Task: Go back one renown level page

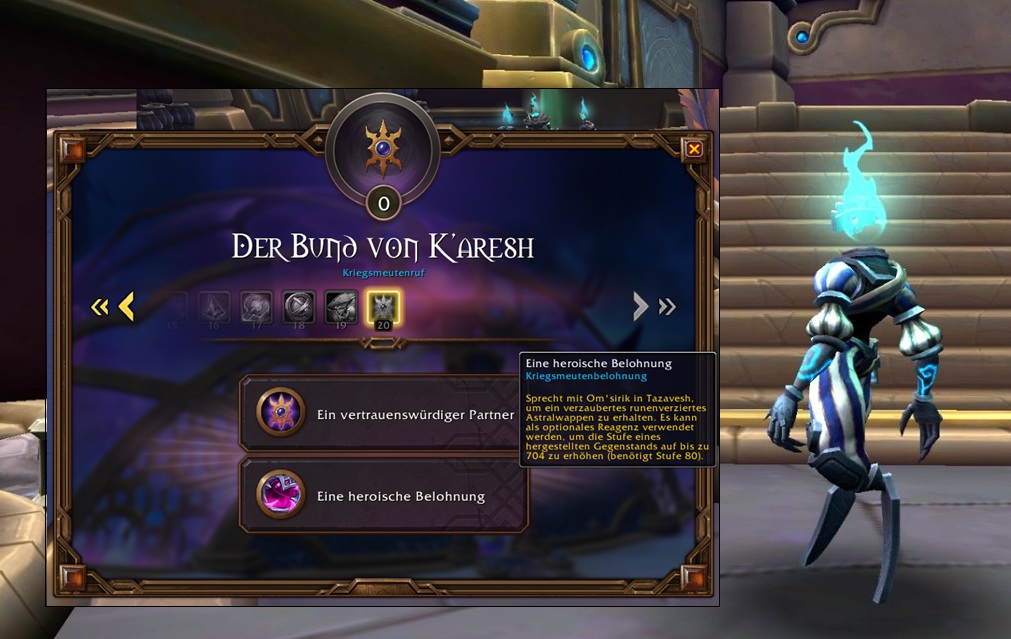Action: [126, 306]
